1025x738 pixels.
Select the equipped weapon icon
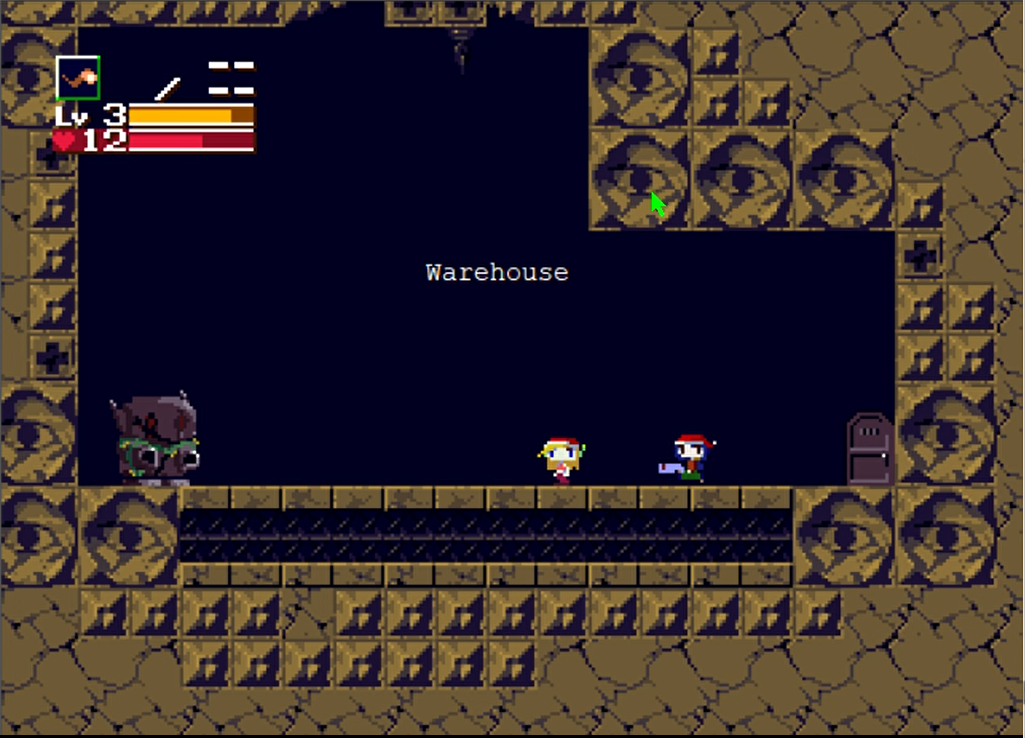pos(78,78)
